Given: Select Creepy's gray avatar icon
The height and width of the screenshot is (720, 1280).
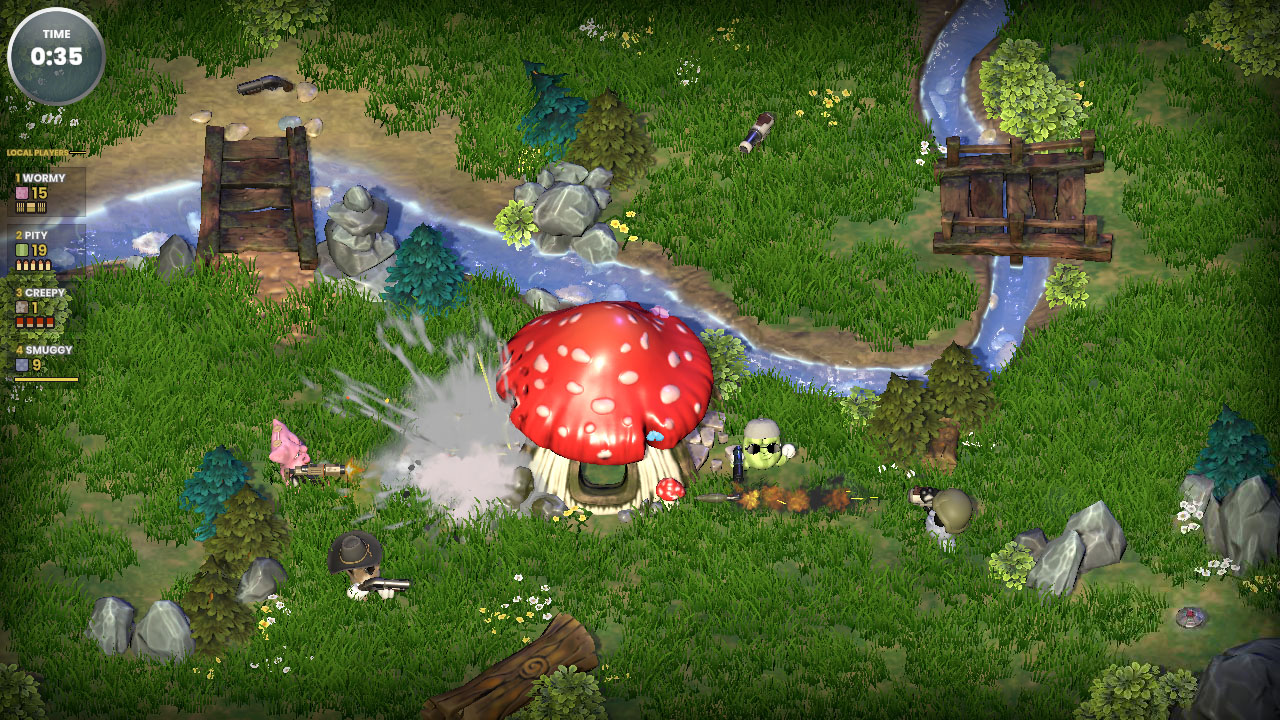Looking at the screenshot, I should 21,306.
